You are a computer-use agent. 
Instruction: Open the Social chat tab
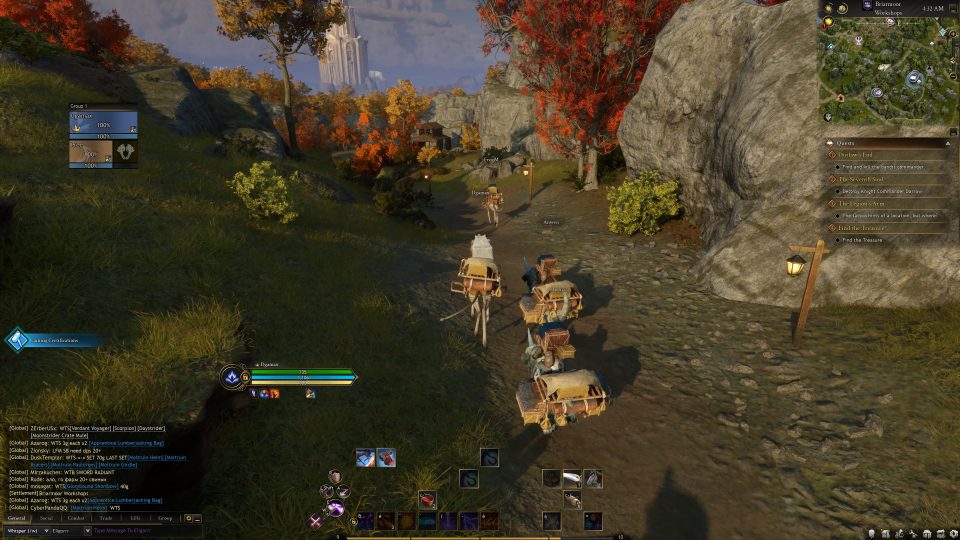tap(46, 518)
